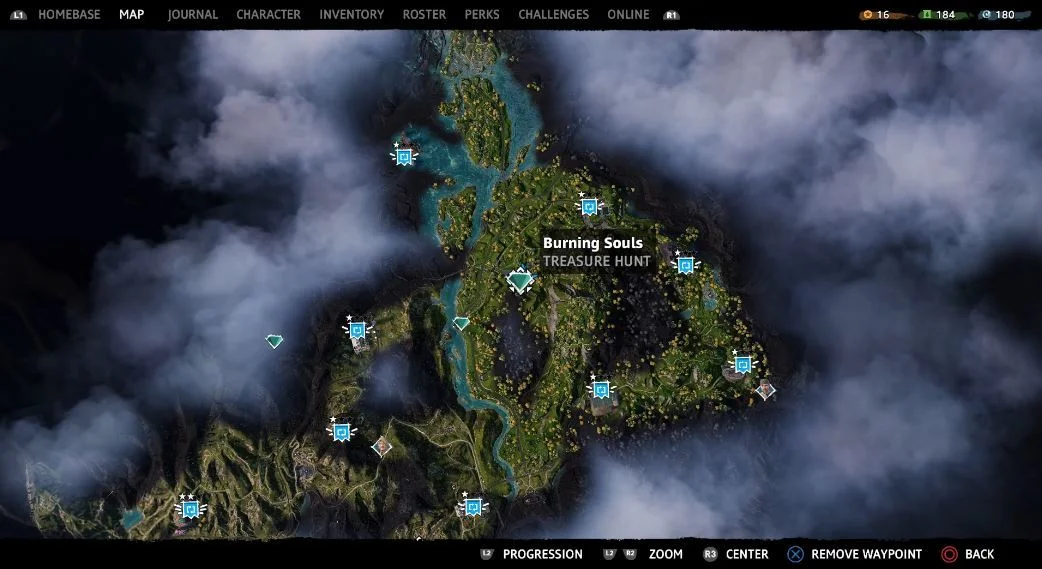
Task: Open the Roster tab
Action: [424, 15]
